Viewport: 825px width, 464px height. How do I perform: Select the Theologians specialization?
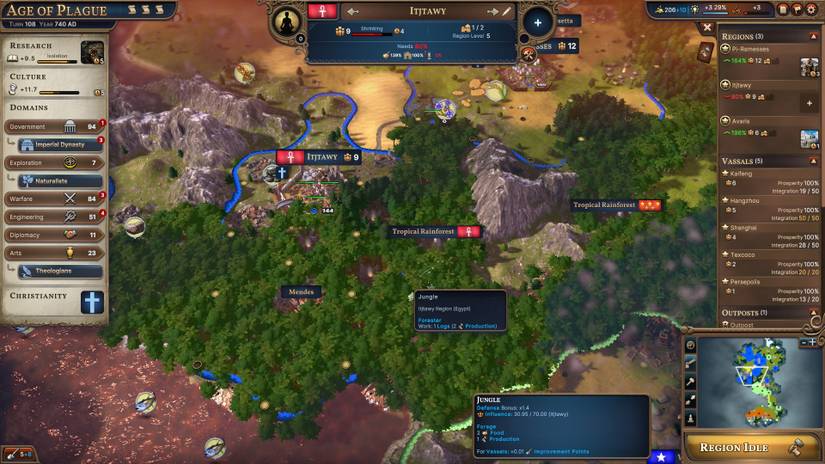coord(60,271)
